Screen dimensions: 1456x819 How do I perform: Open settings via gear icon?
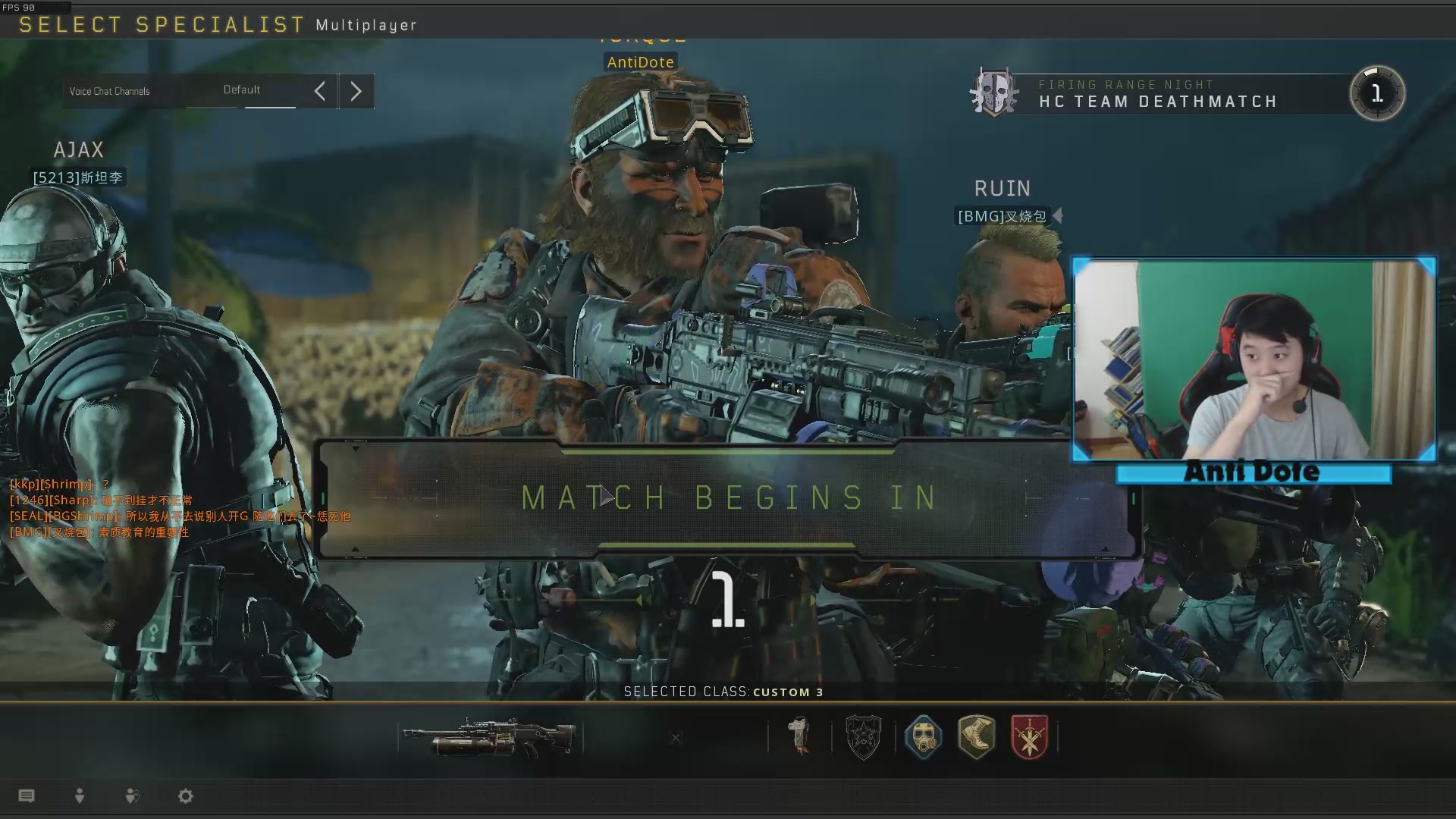tap(186, 795)
